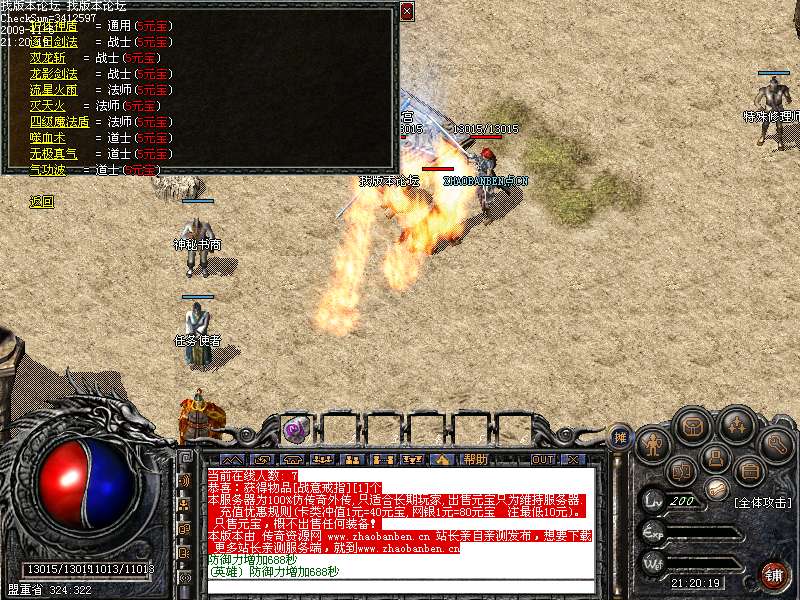800x600 pixels.
Task: Click the 返回 back link
Action: pyautogui.click(x=42, y=202)
